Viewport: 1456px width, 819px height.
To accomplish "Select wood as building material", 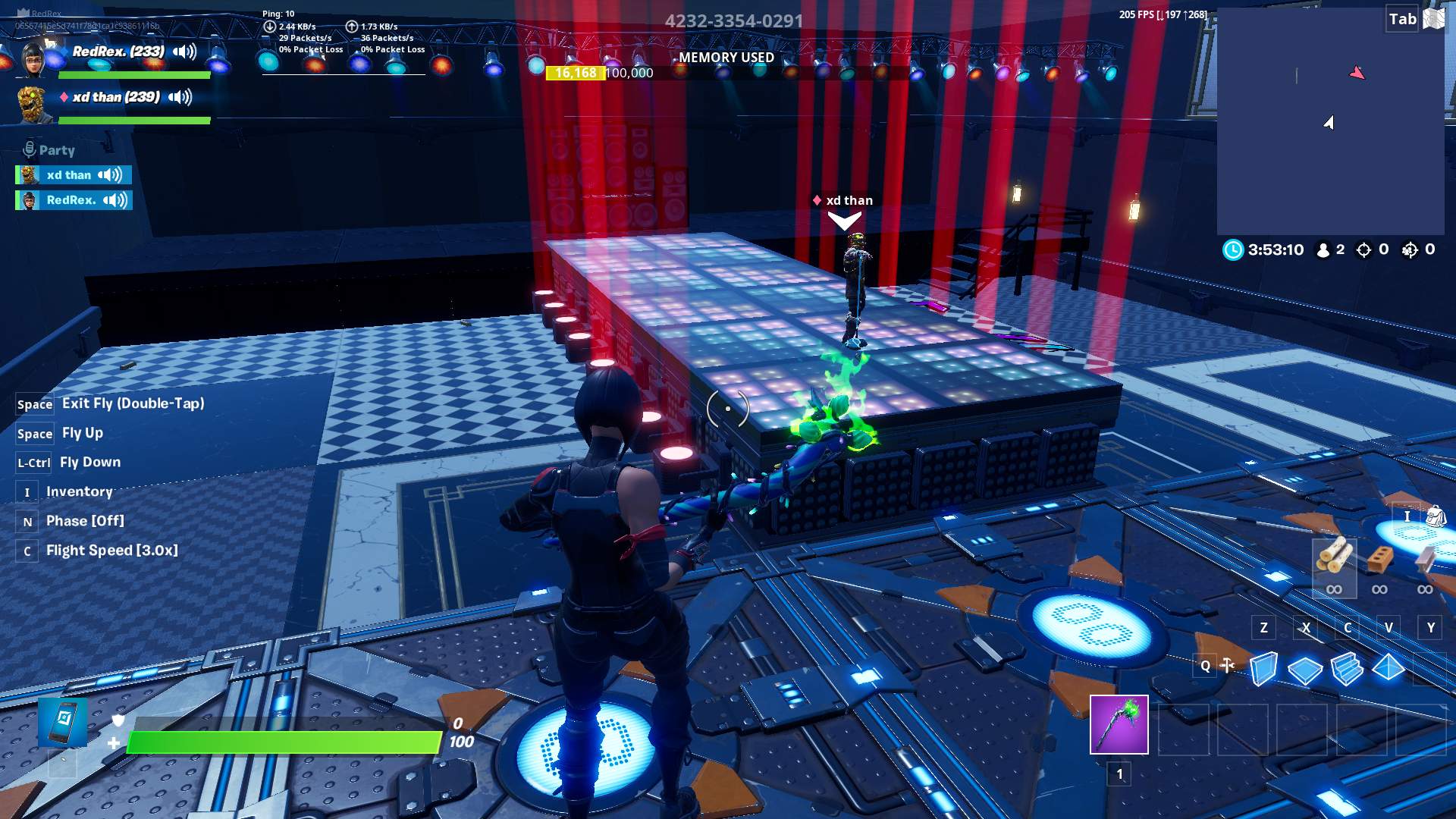I will pyautogui.click(x=1334, y=557).
